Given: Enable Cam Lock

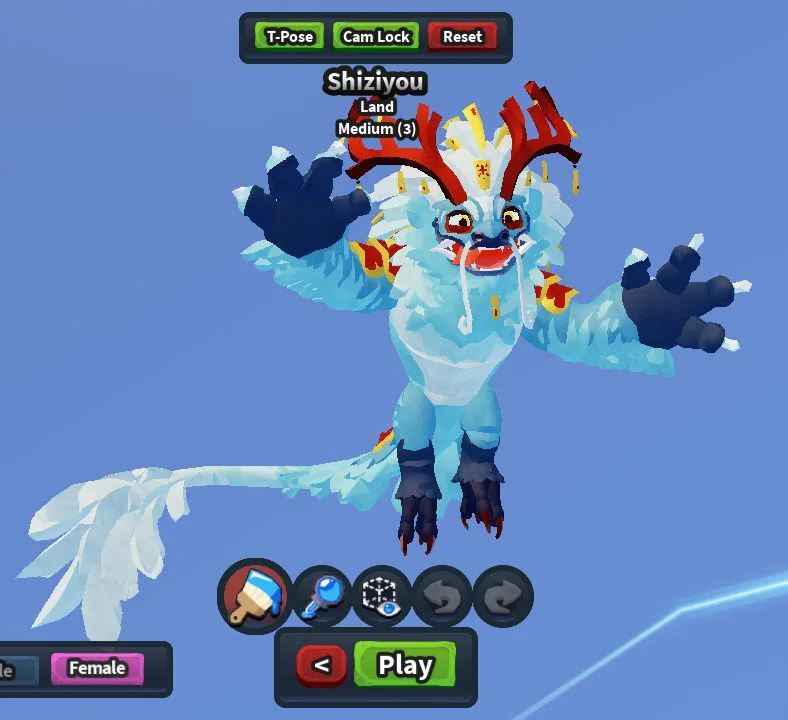Looking at the screenshot, I should [x=376, y=37].
